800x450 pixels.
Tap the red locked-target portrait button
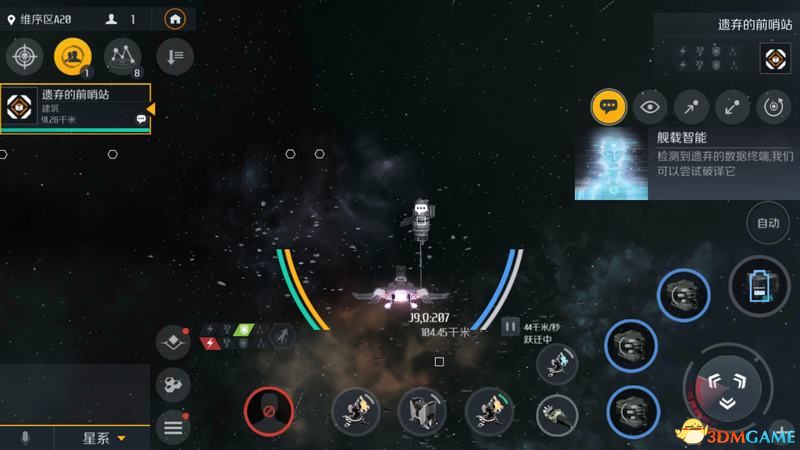268,410
